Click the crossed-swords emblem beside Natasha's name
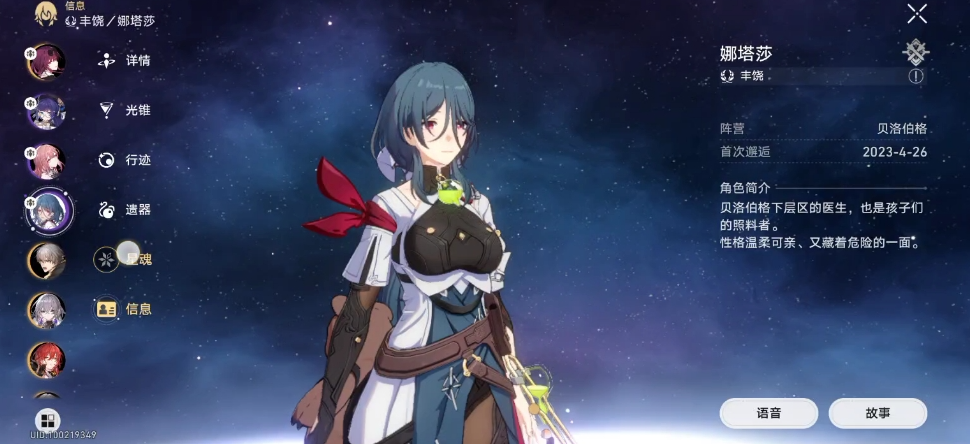Image resolution: width=970 pixels, height=444 pixels. pos(915,51)
